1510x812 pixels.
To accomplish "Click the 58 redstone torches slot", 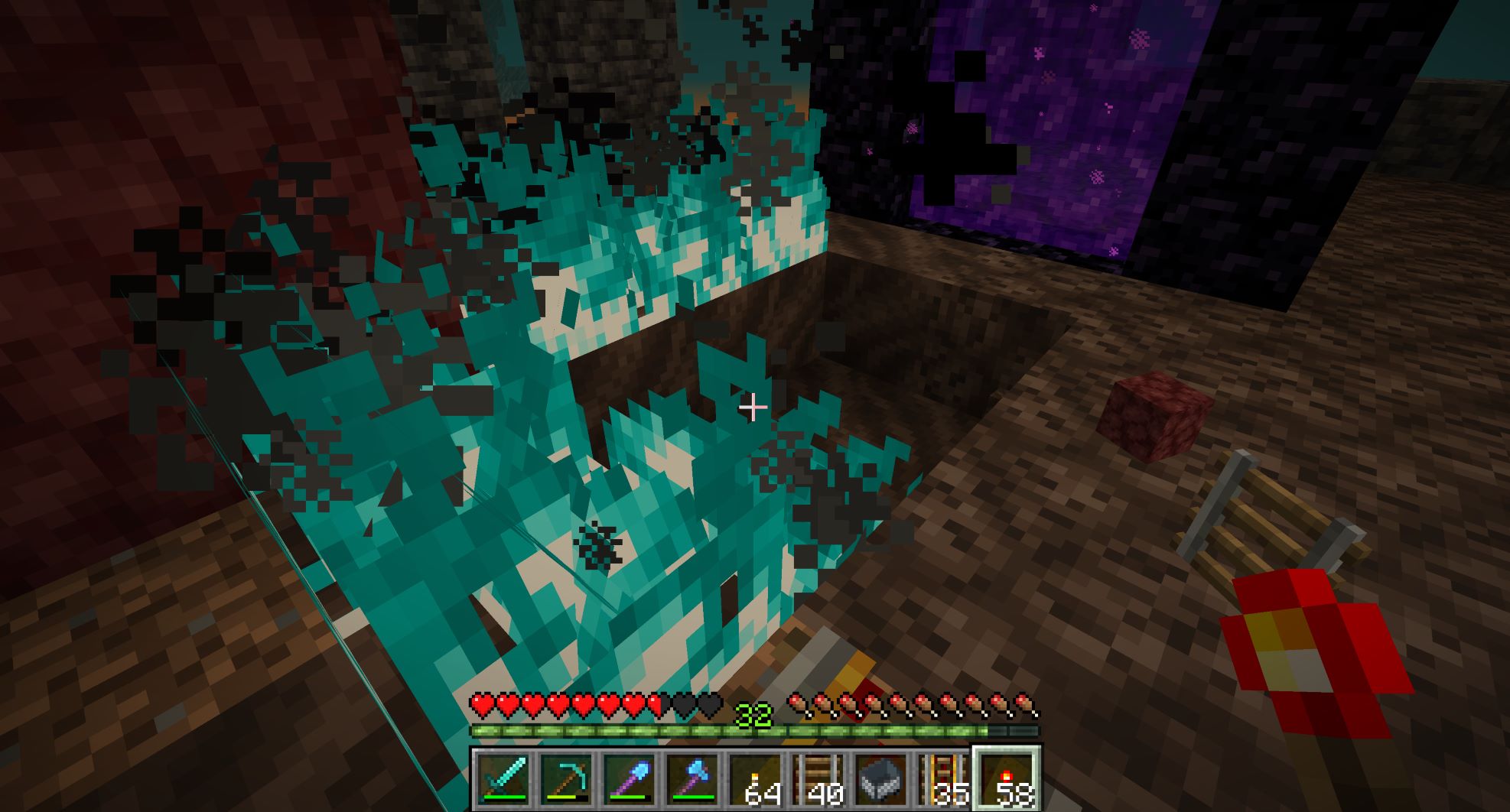I will pos(1006,779).
